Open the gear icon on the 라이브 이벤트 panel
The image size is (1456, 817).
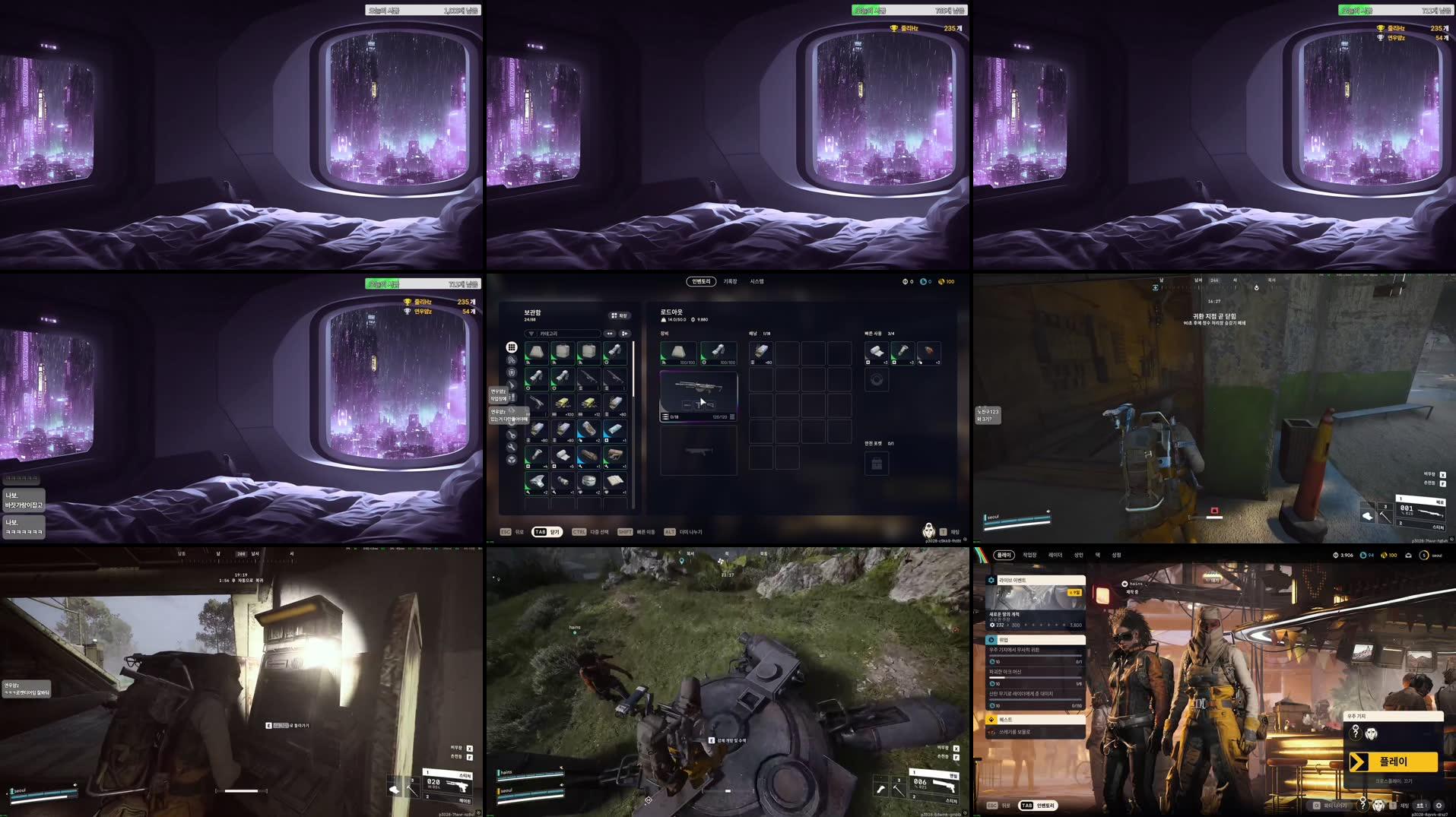[991, 580]
